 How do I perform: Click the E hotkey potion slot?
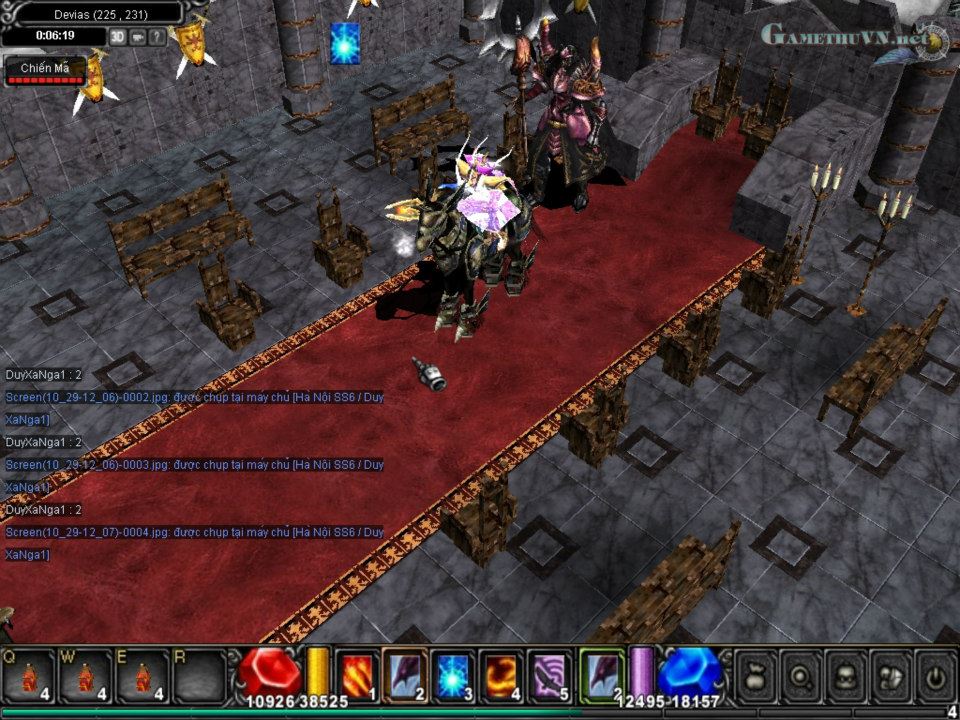pos(143,675)
